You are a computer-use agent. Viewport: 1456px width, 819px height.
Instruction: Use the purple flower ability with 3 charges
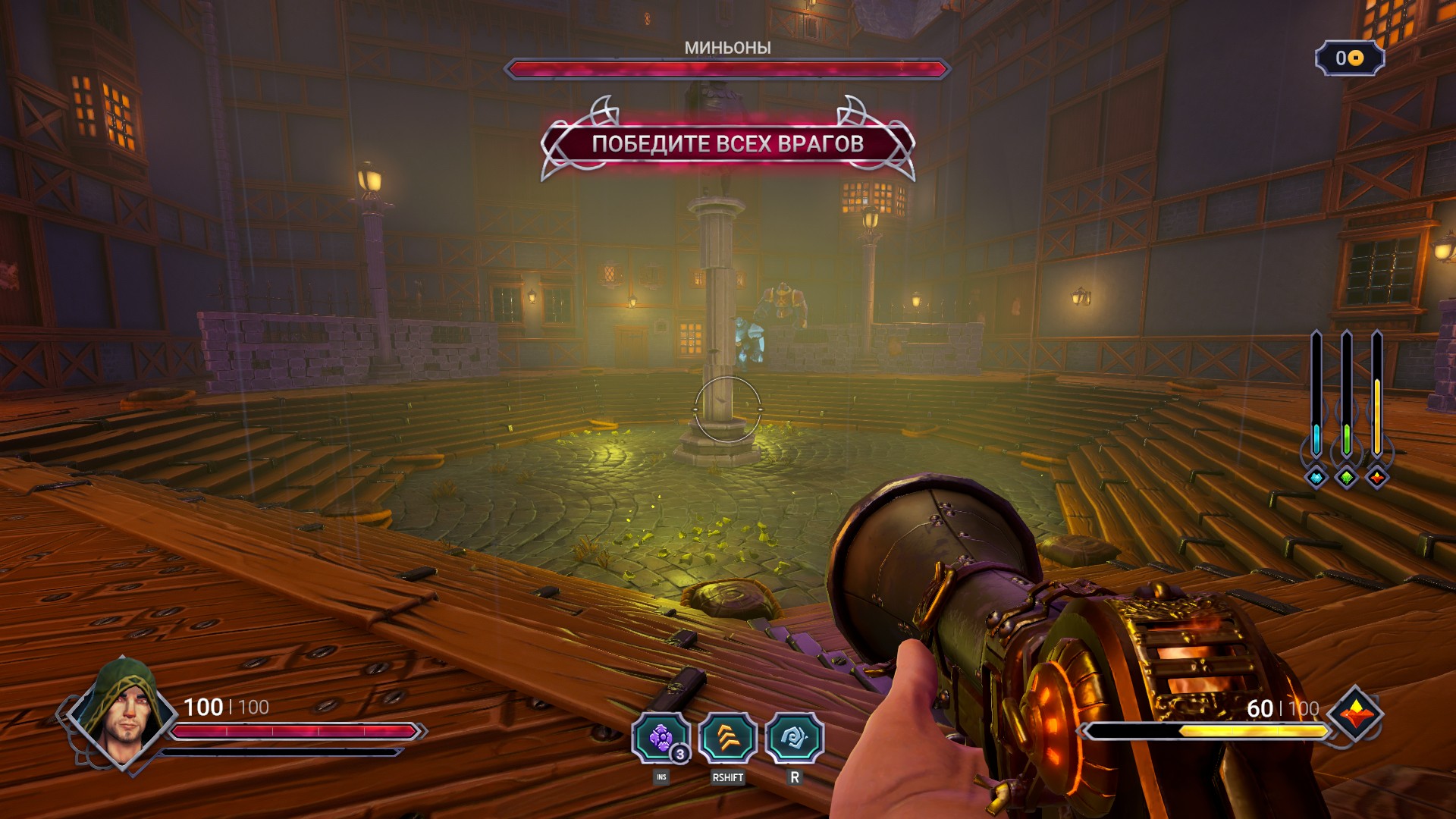pyautogui.click(x=661, y=738)
